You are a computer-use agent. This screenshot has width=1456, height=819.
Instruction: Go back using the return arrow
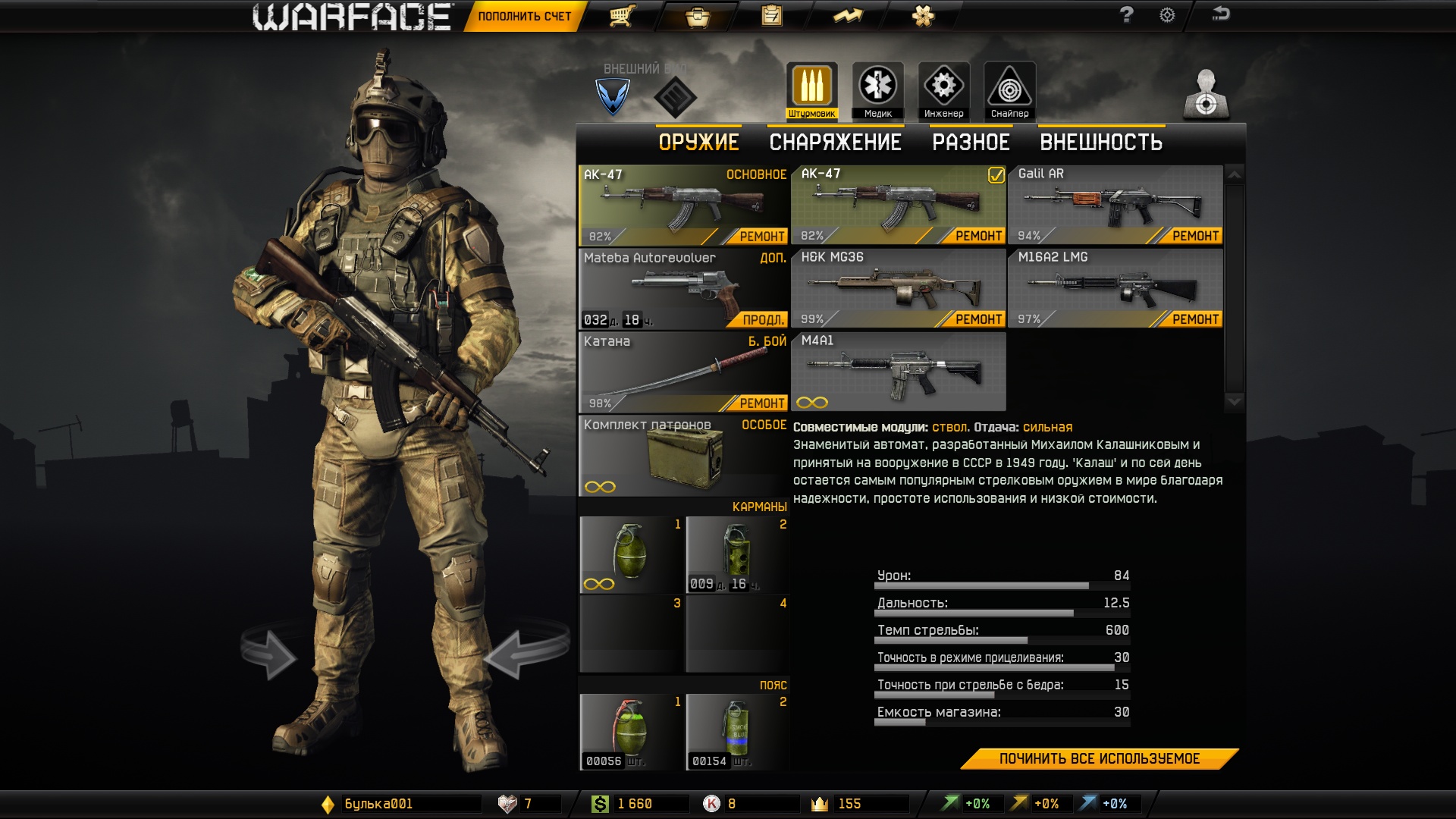coord(1220,14)
